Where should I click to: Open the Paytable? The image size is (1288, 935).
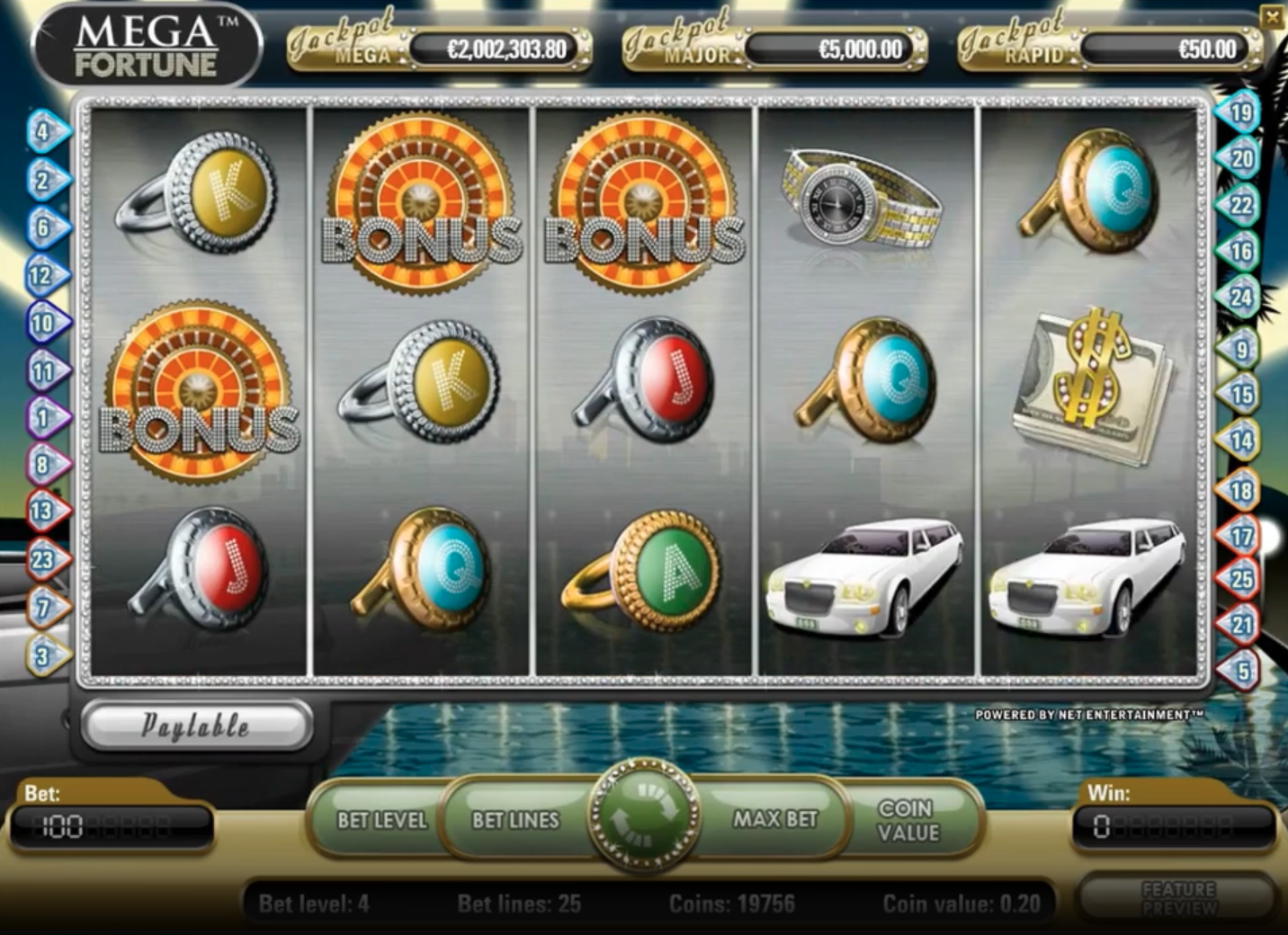(x=196, y=725)
